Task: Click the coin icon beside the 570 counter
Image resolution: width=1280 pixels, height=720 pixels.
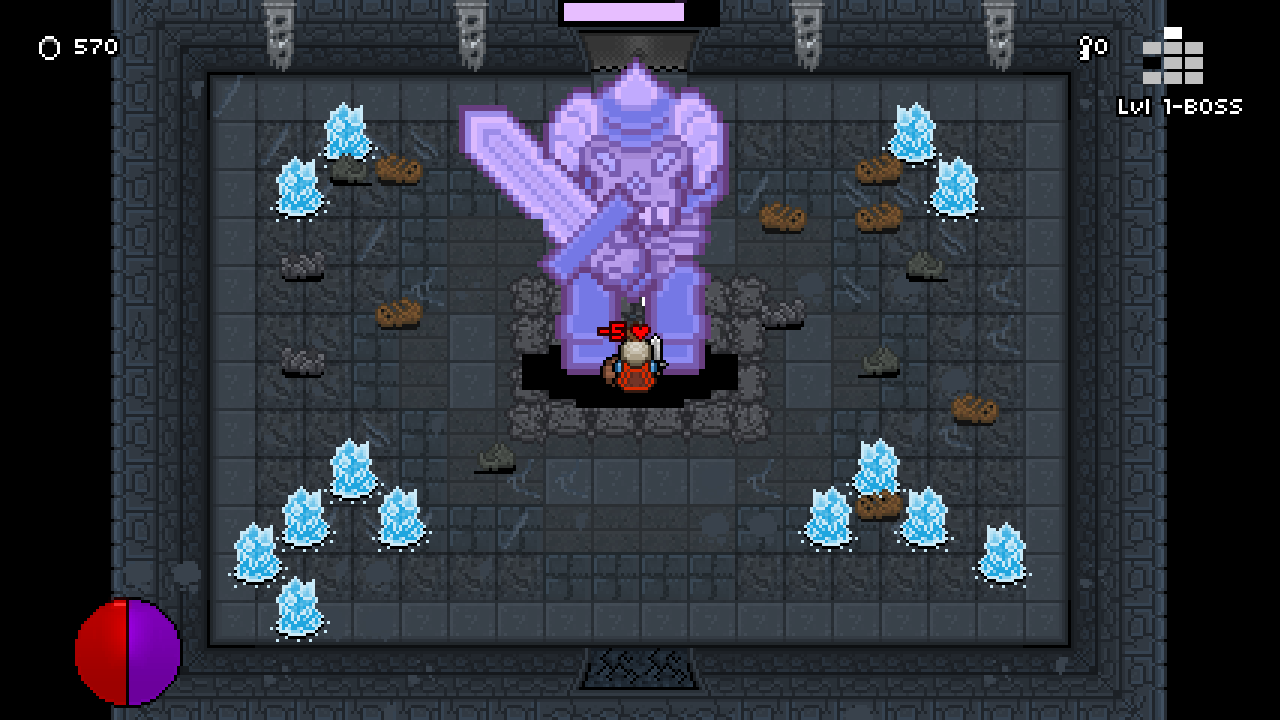Action: coord(47,46)
